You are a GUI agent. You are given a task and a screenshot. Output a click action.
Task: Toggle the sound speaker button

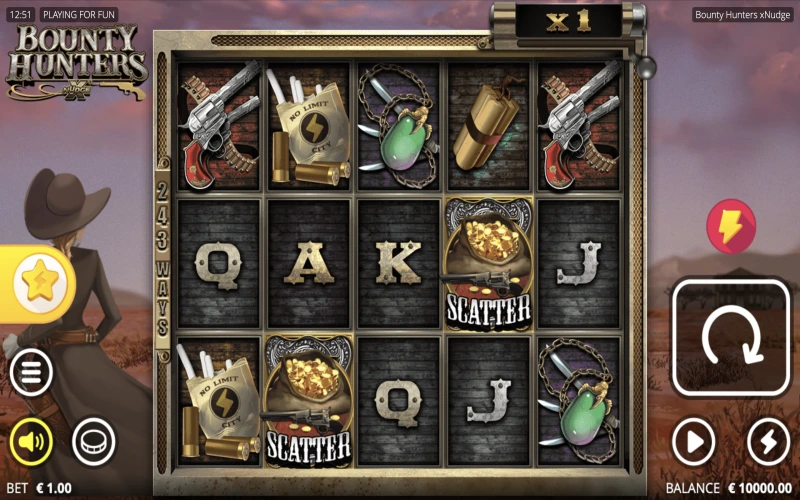[31, 441]
